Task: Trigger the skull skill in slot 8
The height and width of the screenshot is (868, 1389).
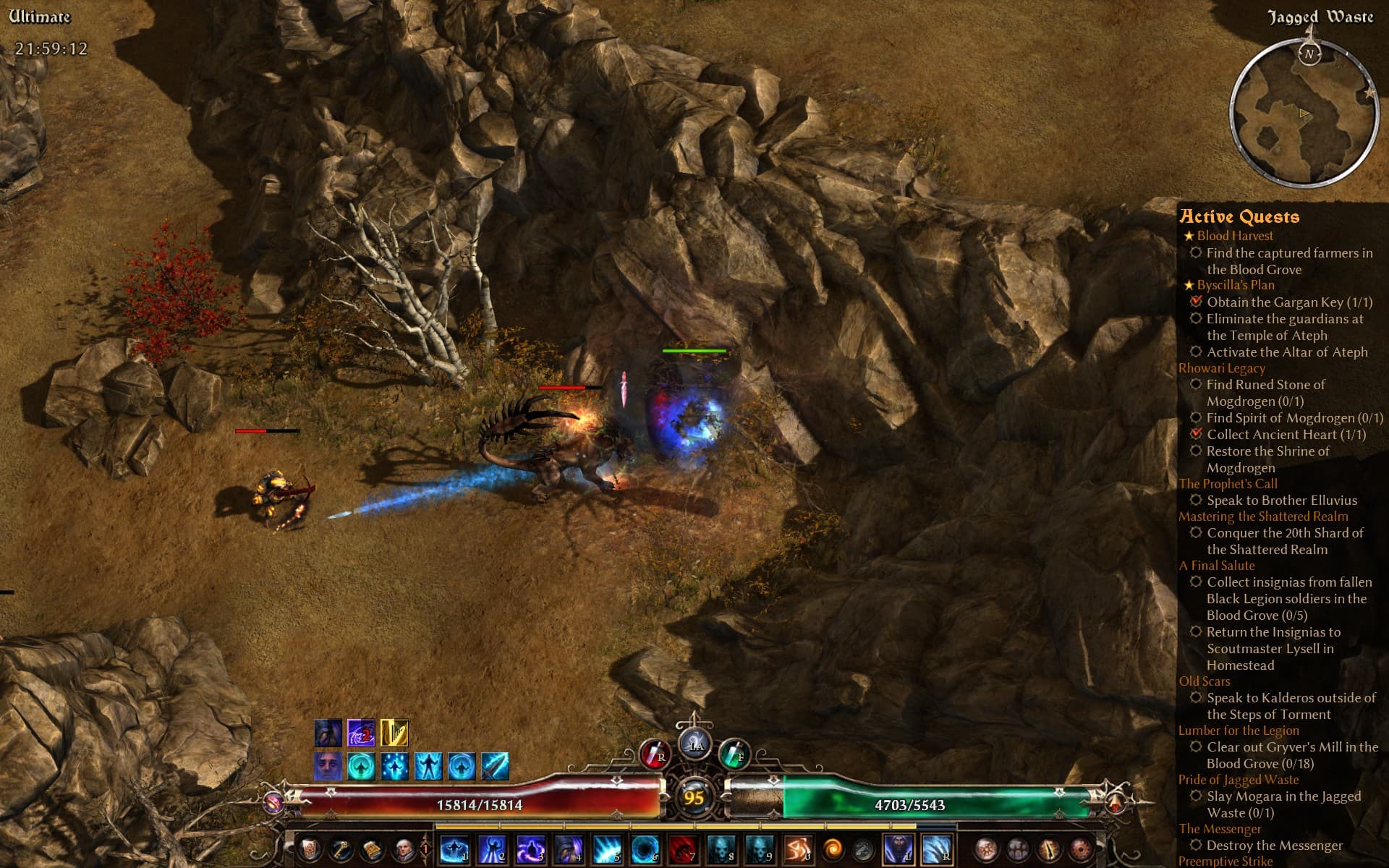Action: [721, 849]
